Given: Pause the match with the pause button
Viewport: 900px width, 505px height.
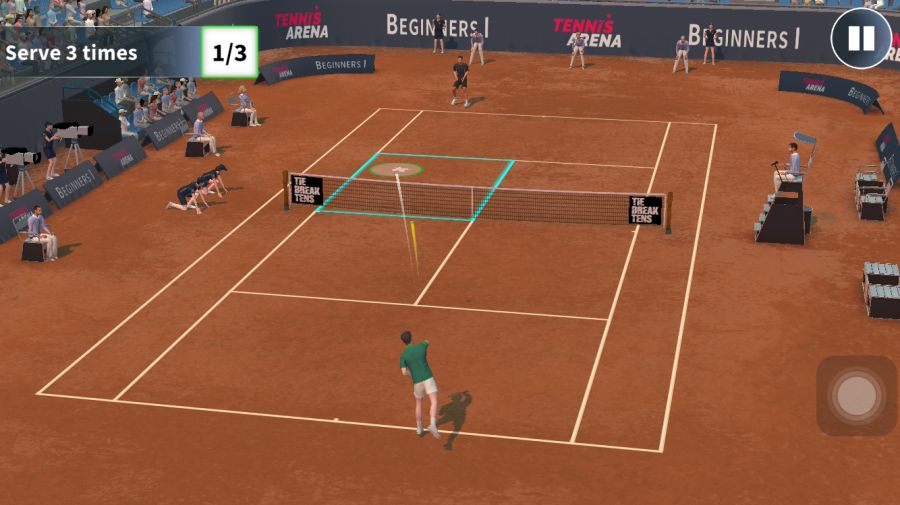Looking at the screenshot, I should (x=860, y=39).
